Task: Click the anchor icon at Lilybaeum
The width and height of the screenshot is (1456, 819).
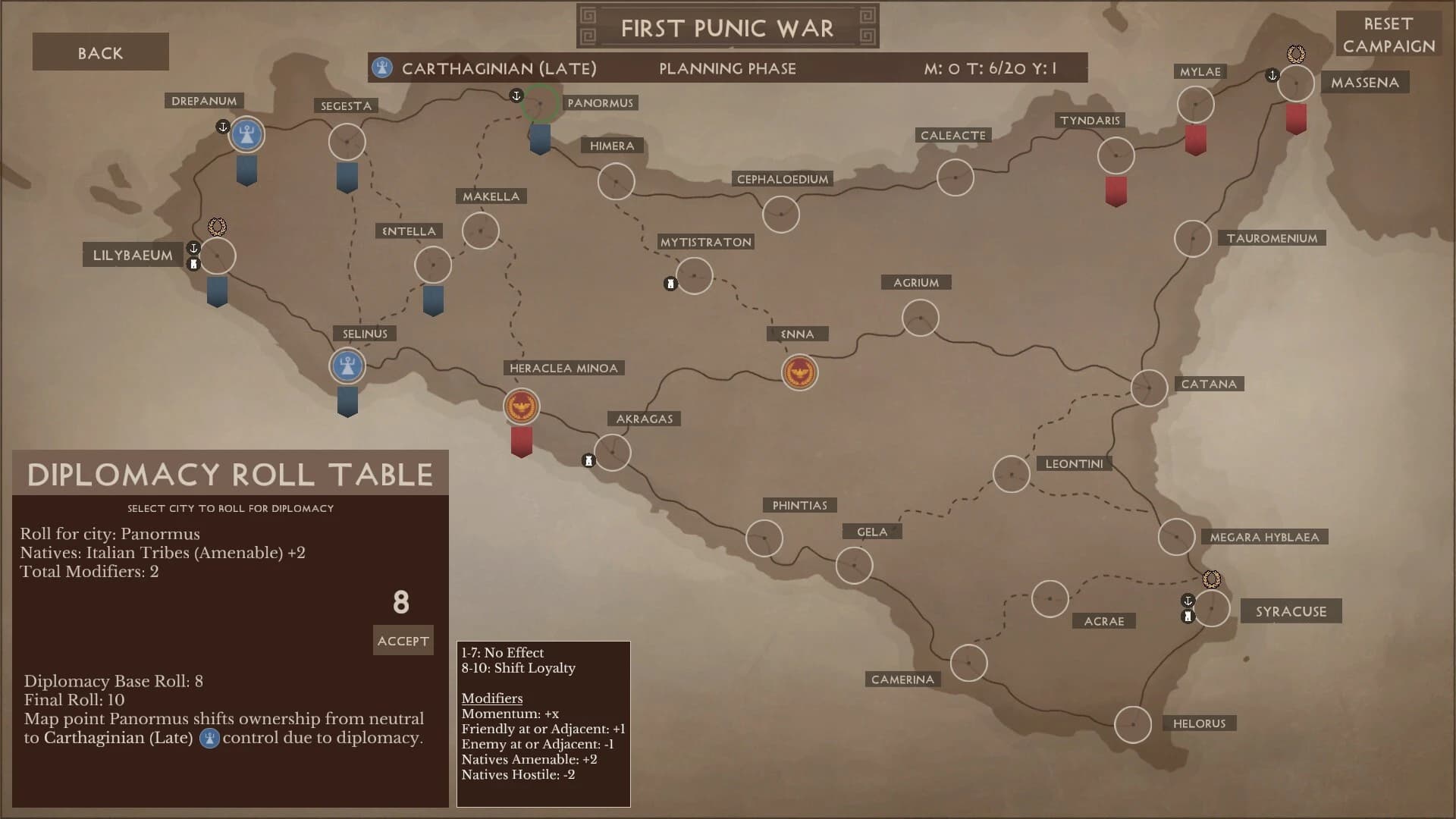Action: pyautogui.click(x=193, y=246)
